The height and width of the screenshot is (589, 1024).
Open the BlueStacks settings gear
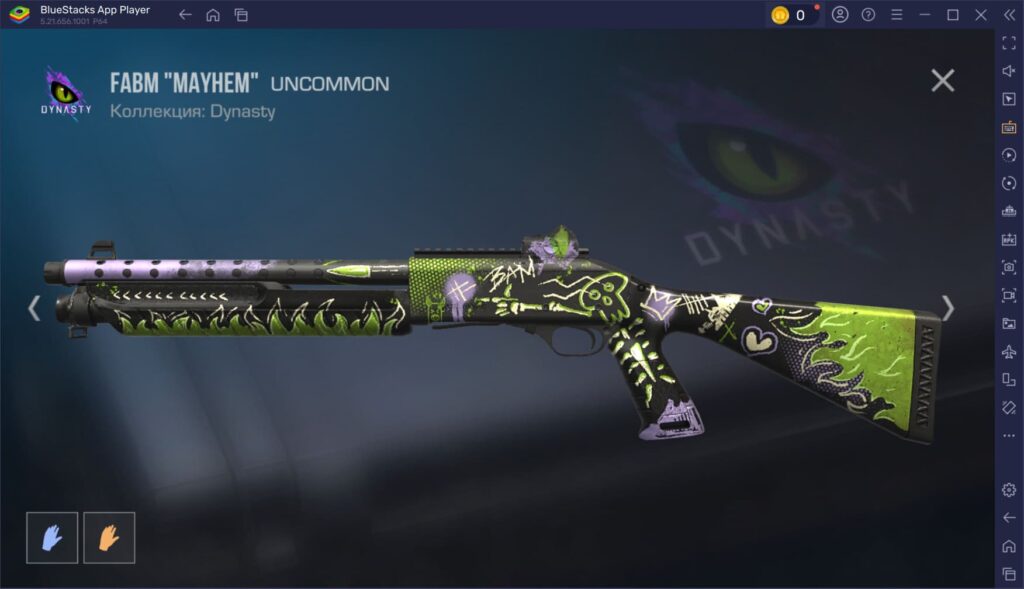[1008, 489]
